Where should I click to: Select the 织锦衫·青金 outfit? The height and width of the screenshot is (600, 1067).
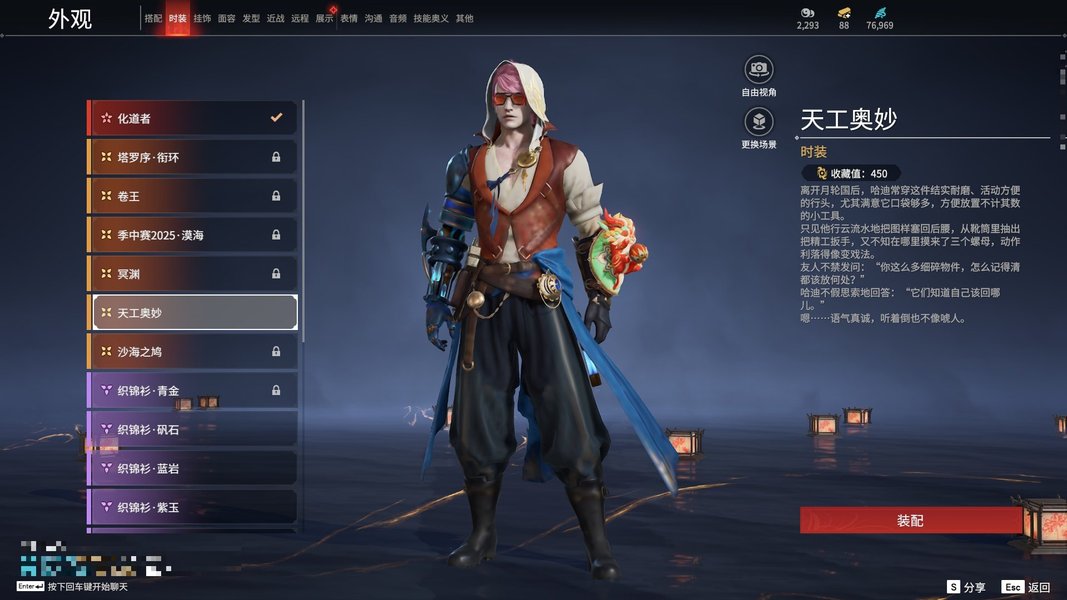pyautogui.click(x=193, y=390)
